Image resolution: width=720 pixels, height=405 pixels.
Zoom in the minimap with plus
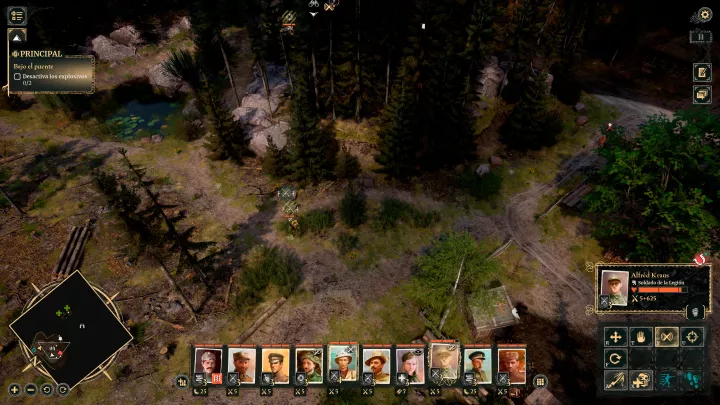pyautogui.click(x=14, y=389)
